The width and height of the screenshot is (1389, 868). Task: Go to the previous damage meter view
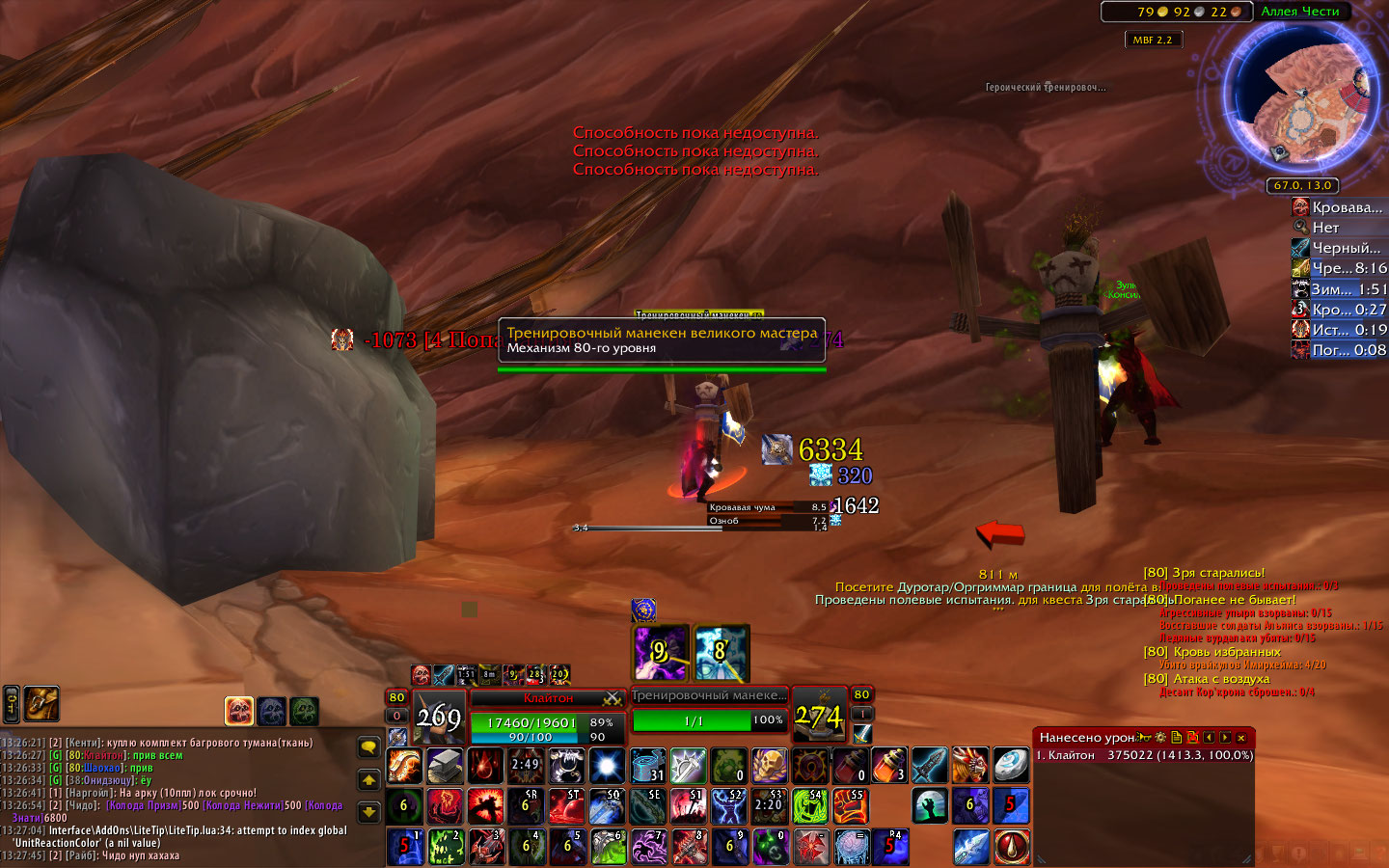click(x=1209, y=738)
